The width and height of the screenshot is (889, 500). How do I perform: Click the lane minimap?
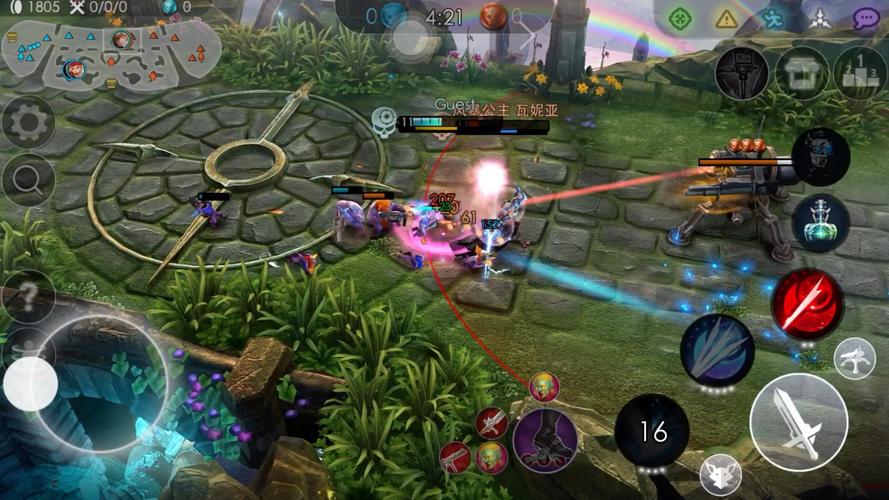[x=111, y=55]
